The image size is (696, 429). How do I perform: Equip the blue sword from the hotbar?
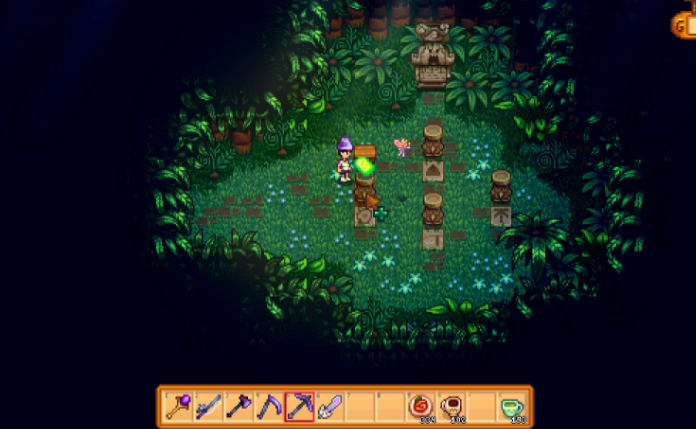(208, 406)
